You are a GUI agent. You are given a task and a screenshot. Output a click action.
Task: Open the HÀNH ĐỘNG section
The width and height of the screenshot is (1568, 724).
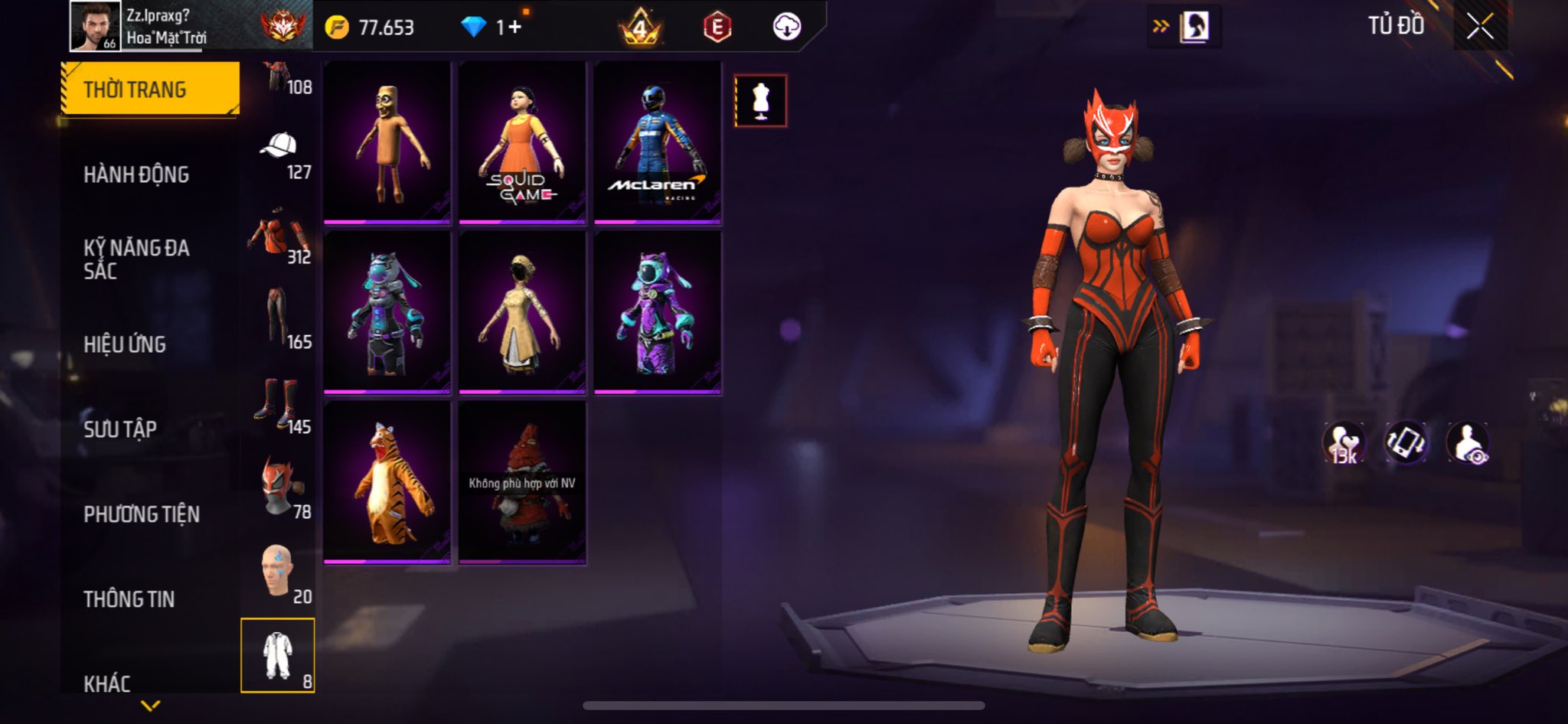[x=136, y=174]
